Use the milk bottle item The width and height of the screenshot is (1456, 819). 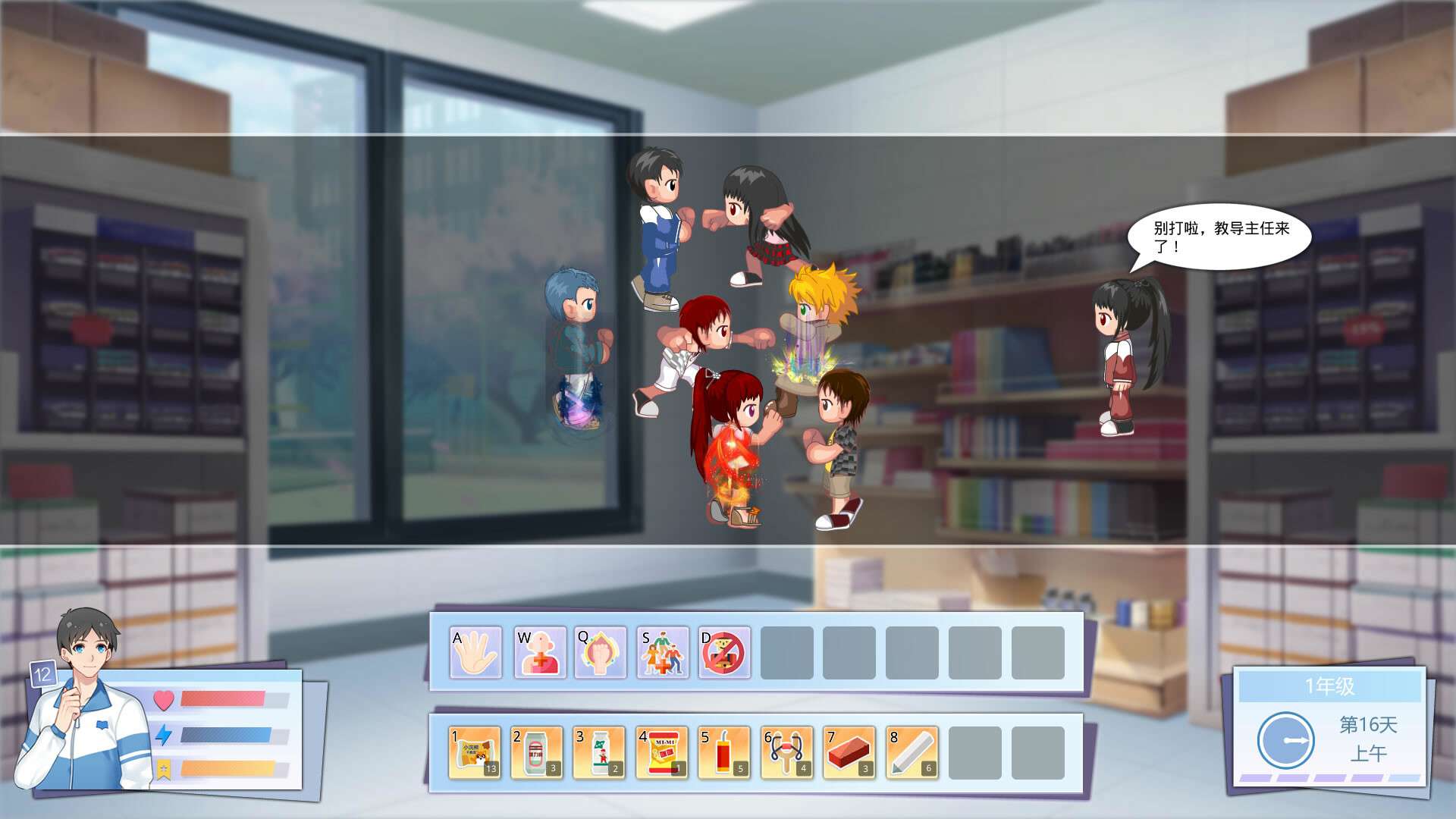599,752
